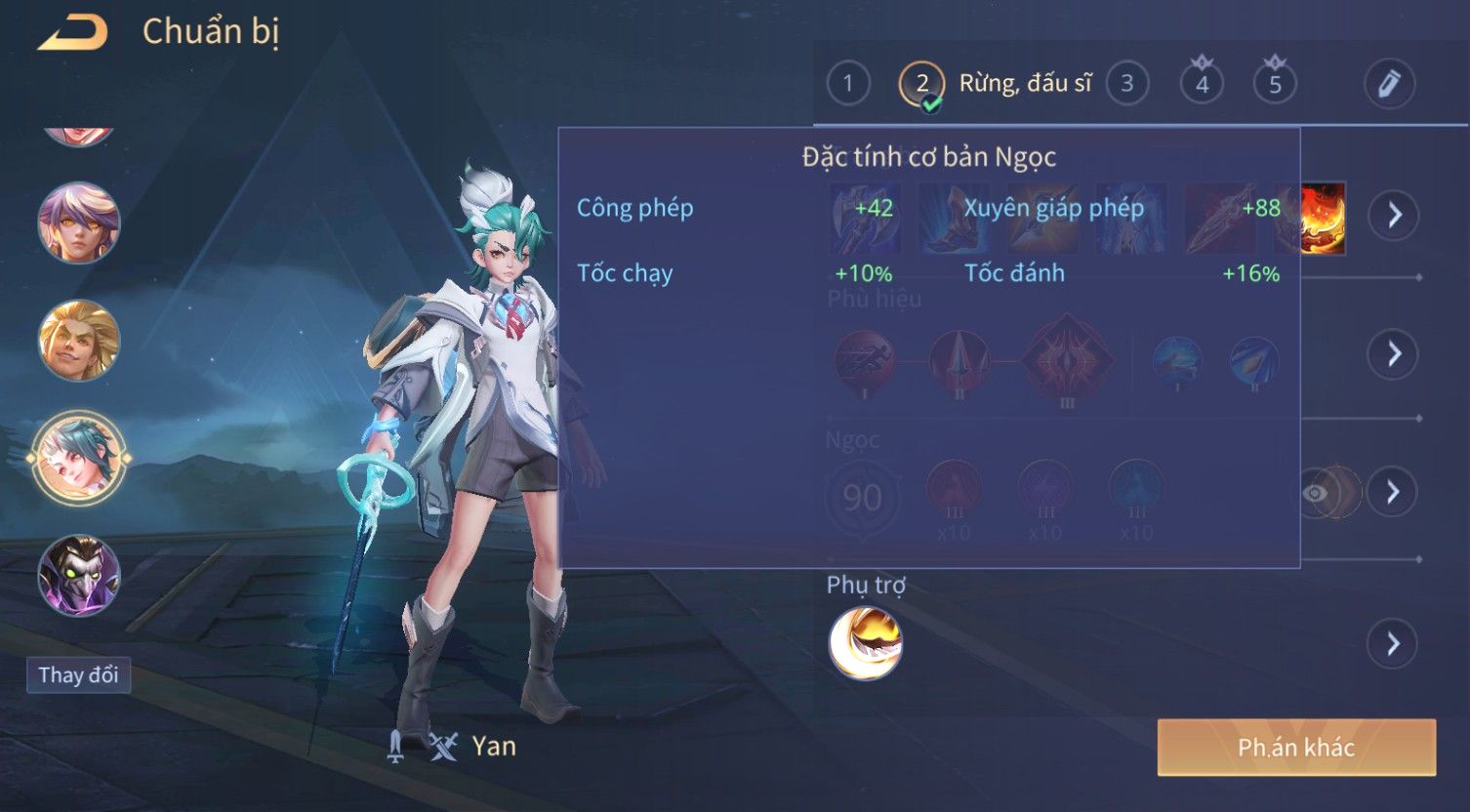Open the Ngọc rune settings arrow
Viewport: 1470px width, 812px height.
pyautogui.click(x=1393, y=492)
